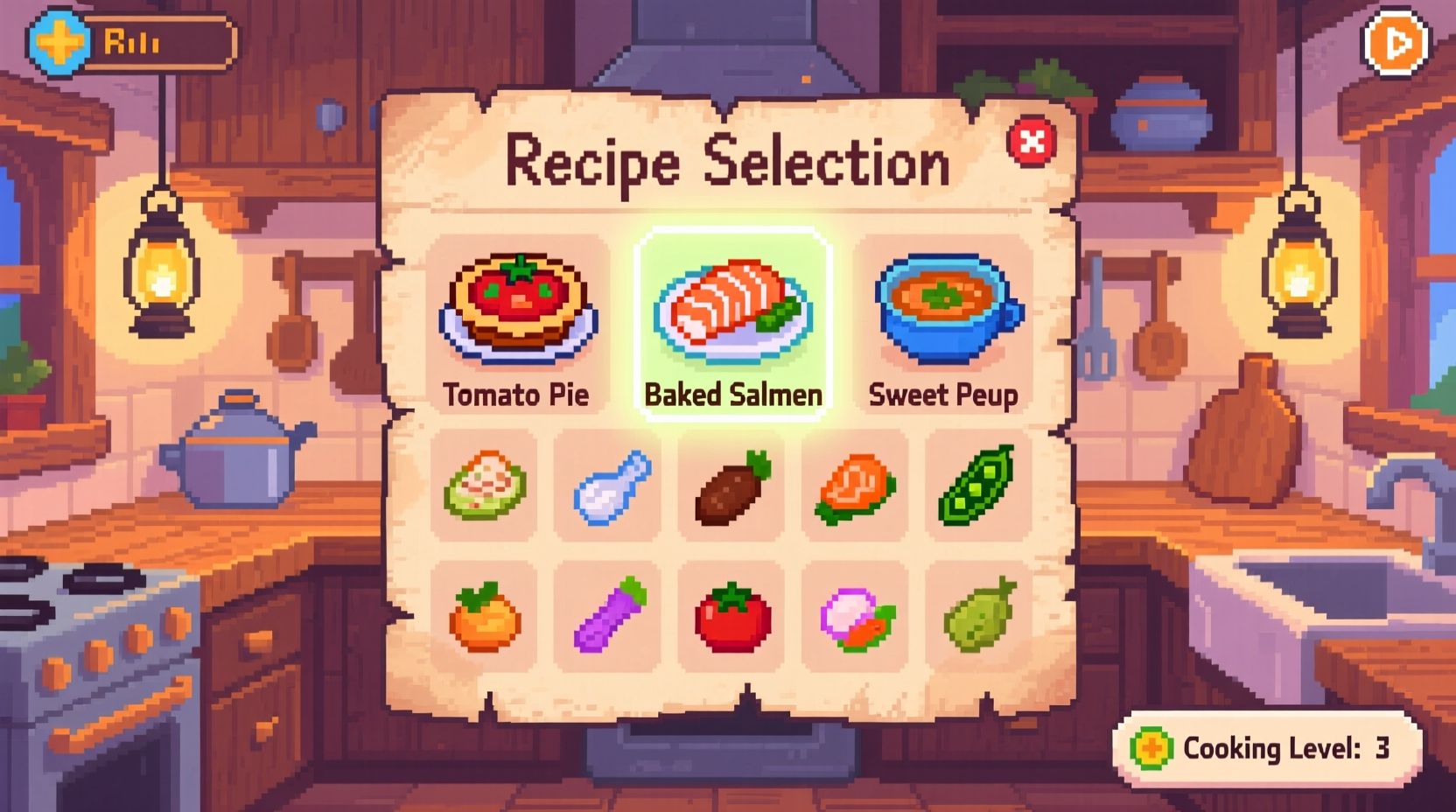Select the Baked Salmon recipe icon

732,311
